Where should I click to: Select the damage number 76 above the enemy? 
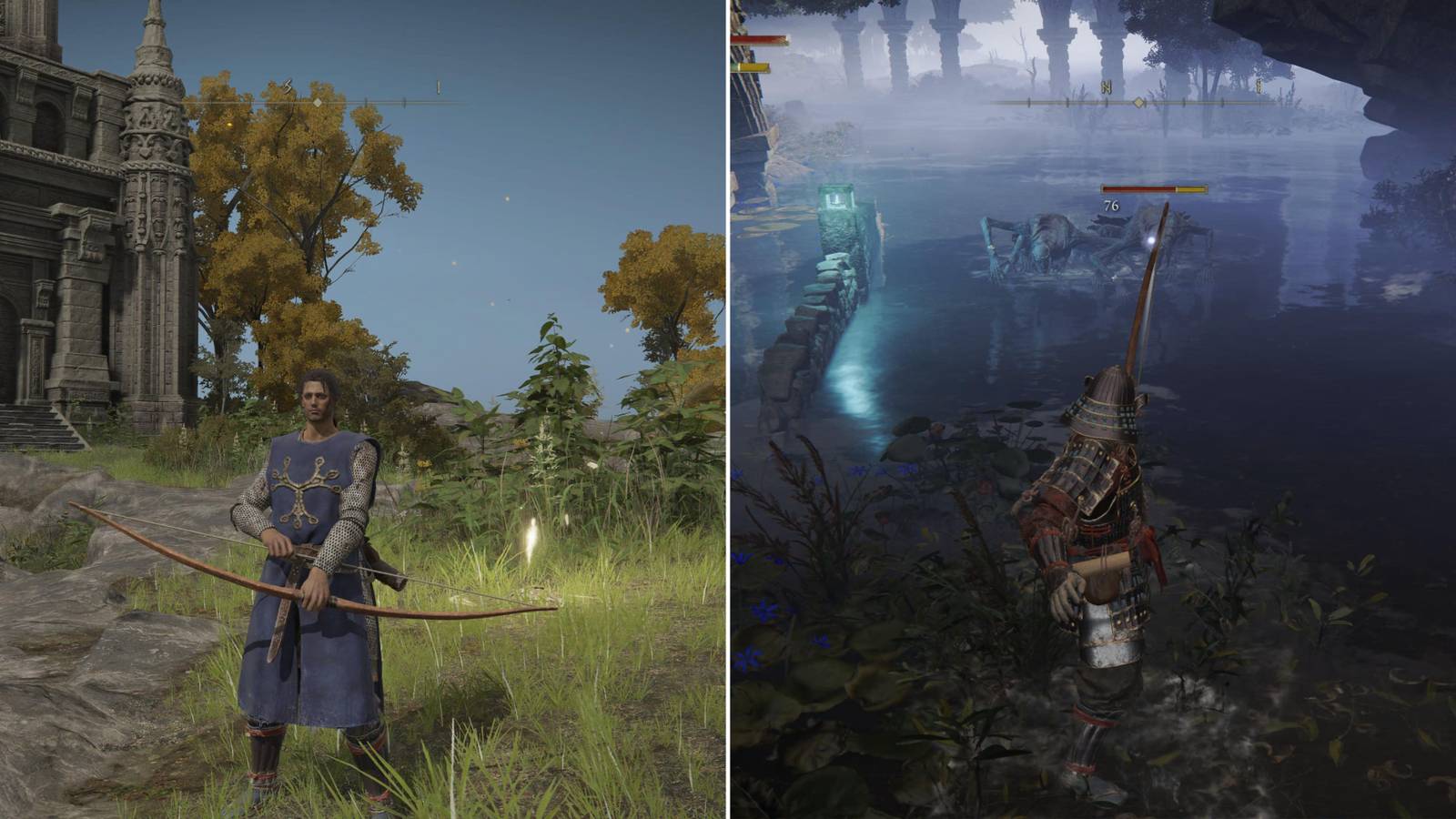coord(1110,207)
